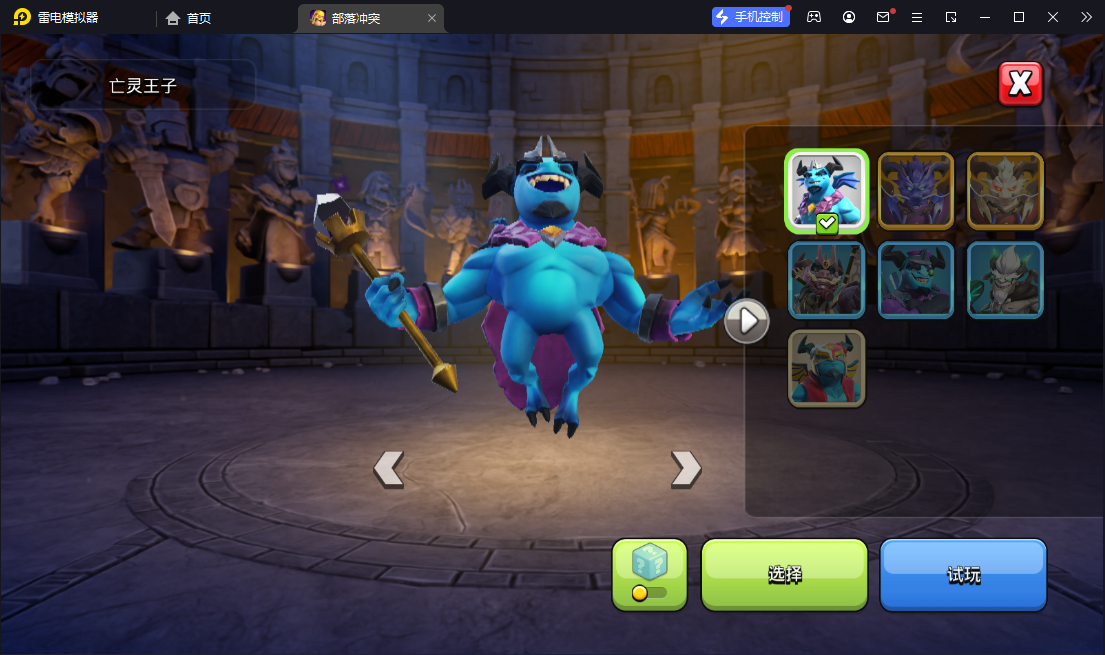Switch to the 首页 home tab

[x=189, y=18]
